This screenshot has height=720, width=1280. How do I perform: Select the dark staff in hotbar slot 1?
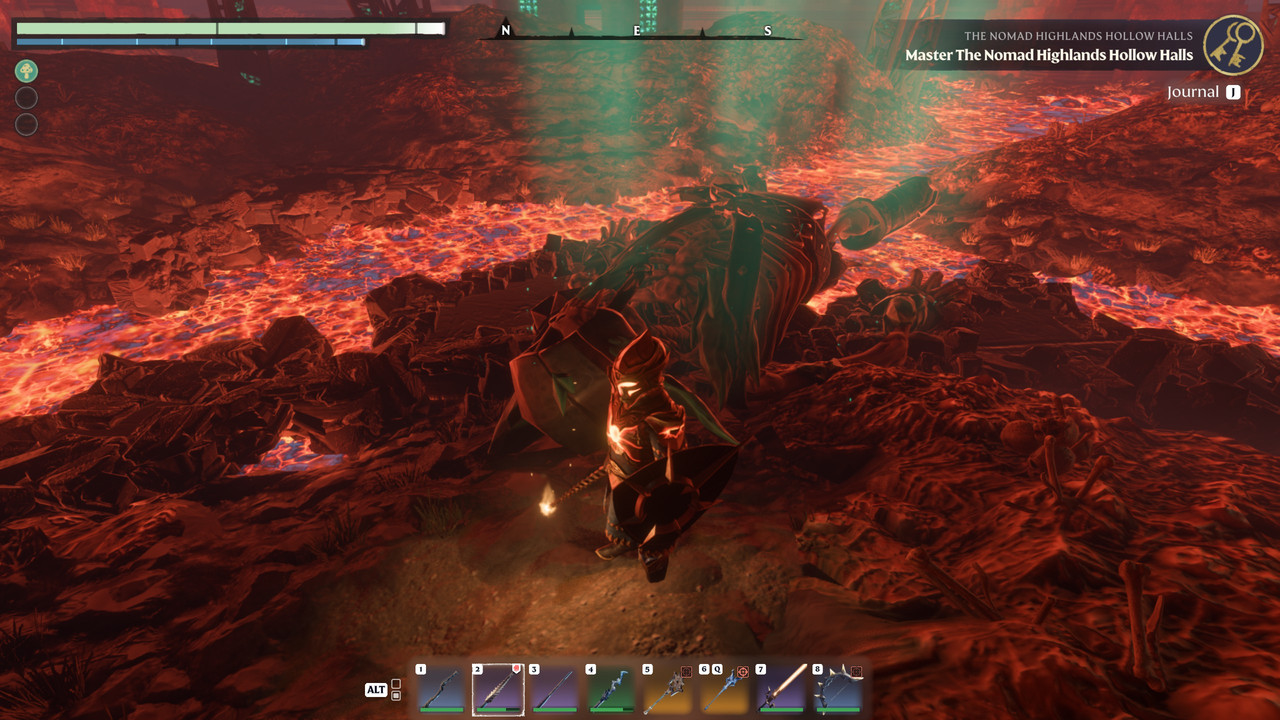(x=441, y=689)
